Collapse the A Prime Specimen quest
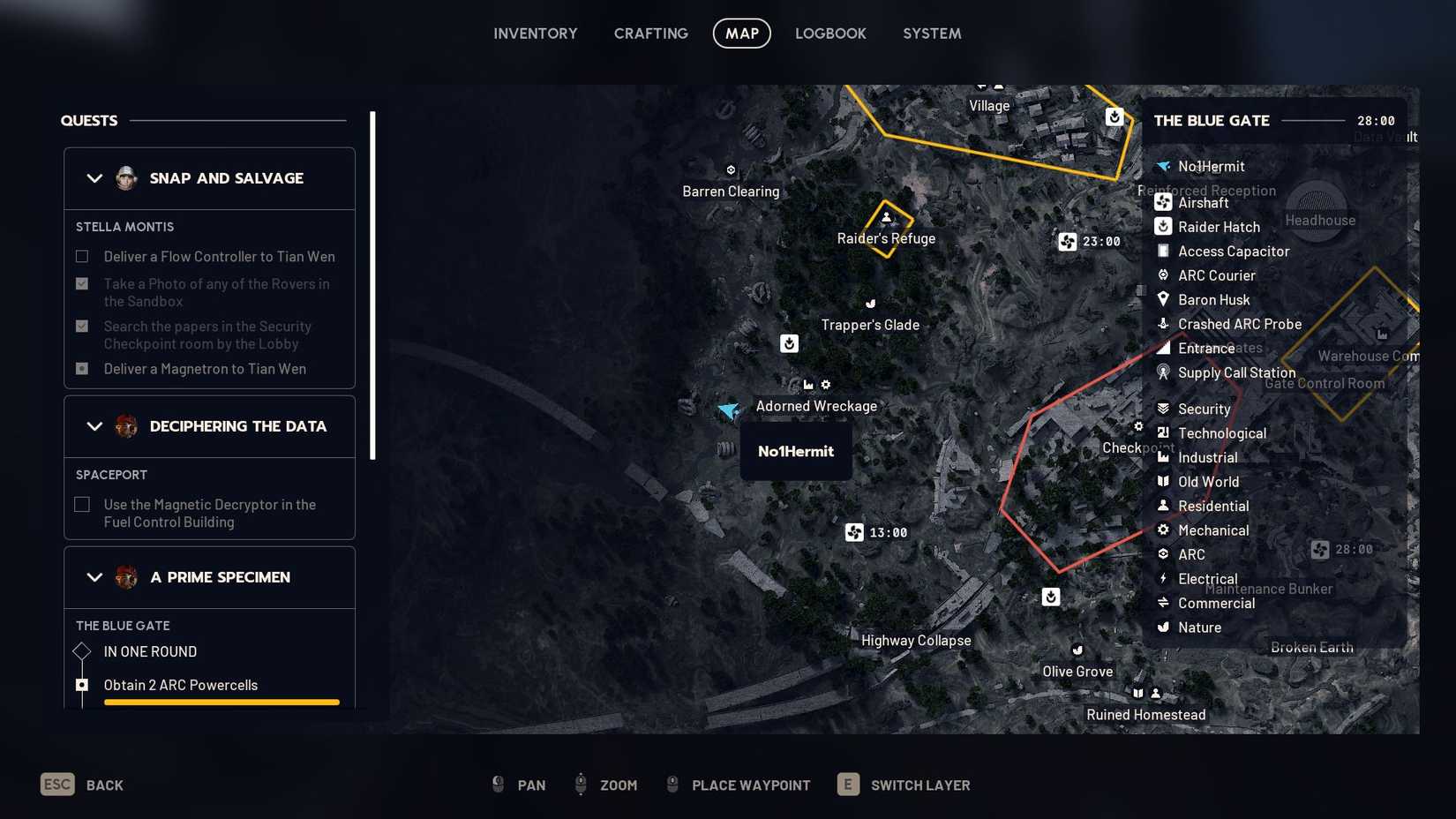Screen dimensions: 1456x819 pos(95,576)
